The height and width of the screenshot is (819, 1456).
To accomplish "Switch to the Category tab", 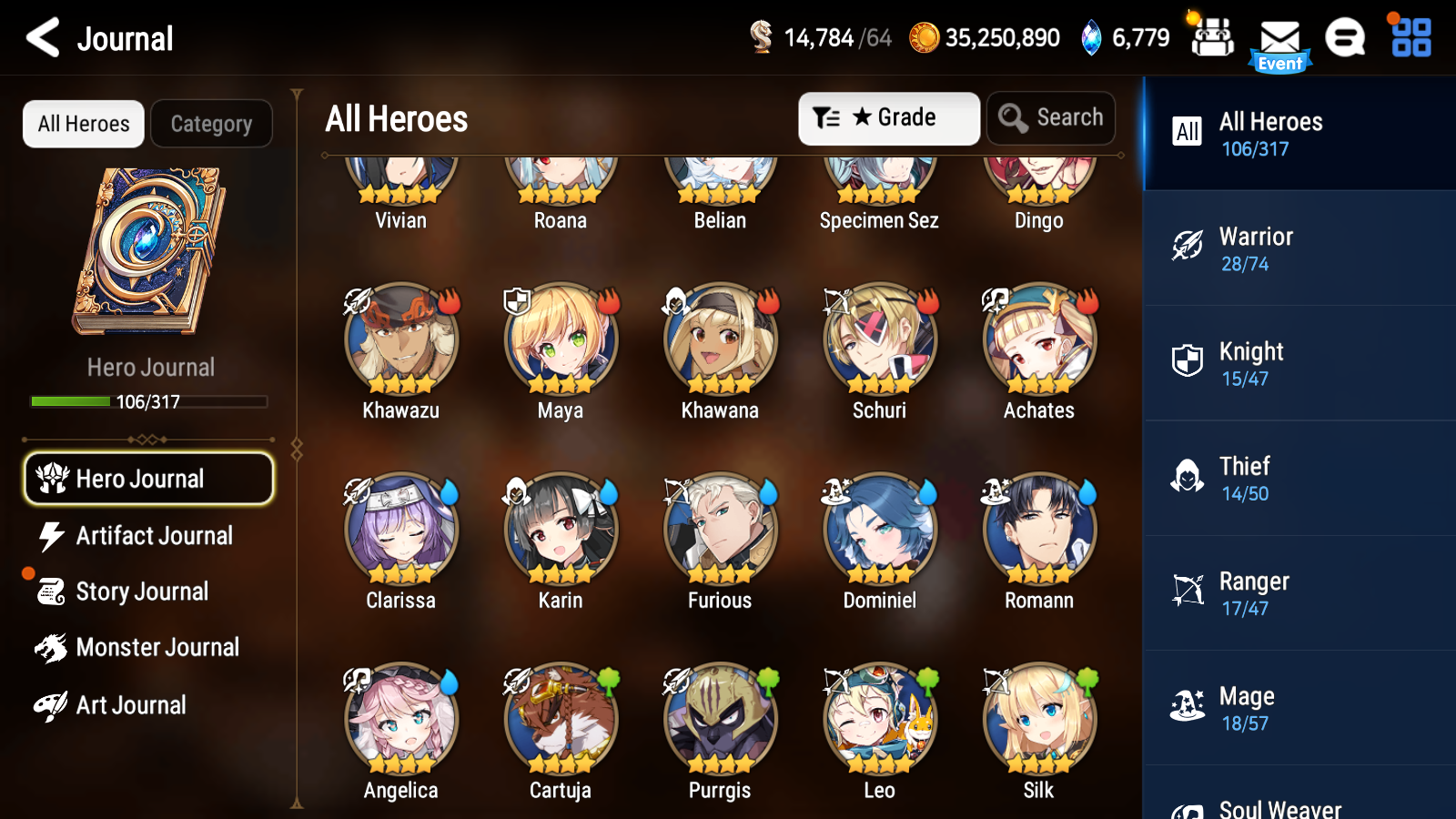I will pyautogui.click(x=211, y=124).
